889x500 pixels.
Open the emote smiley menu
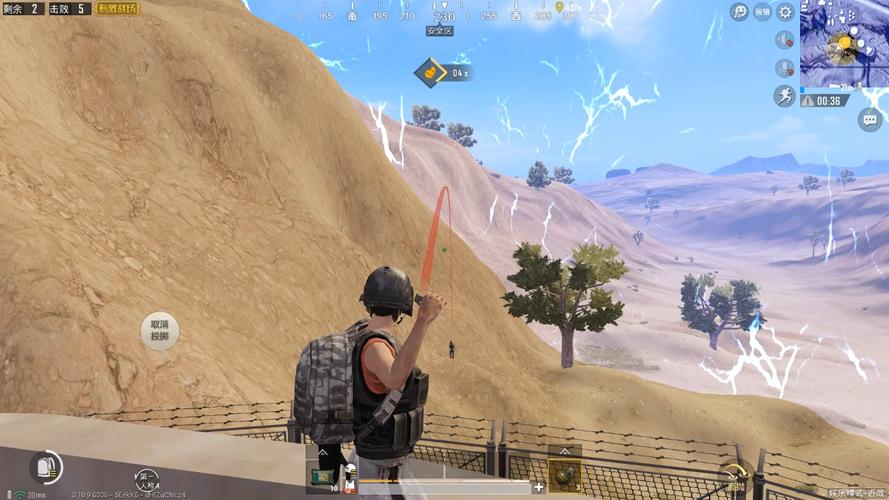tap(740, 12)
